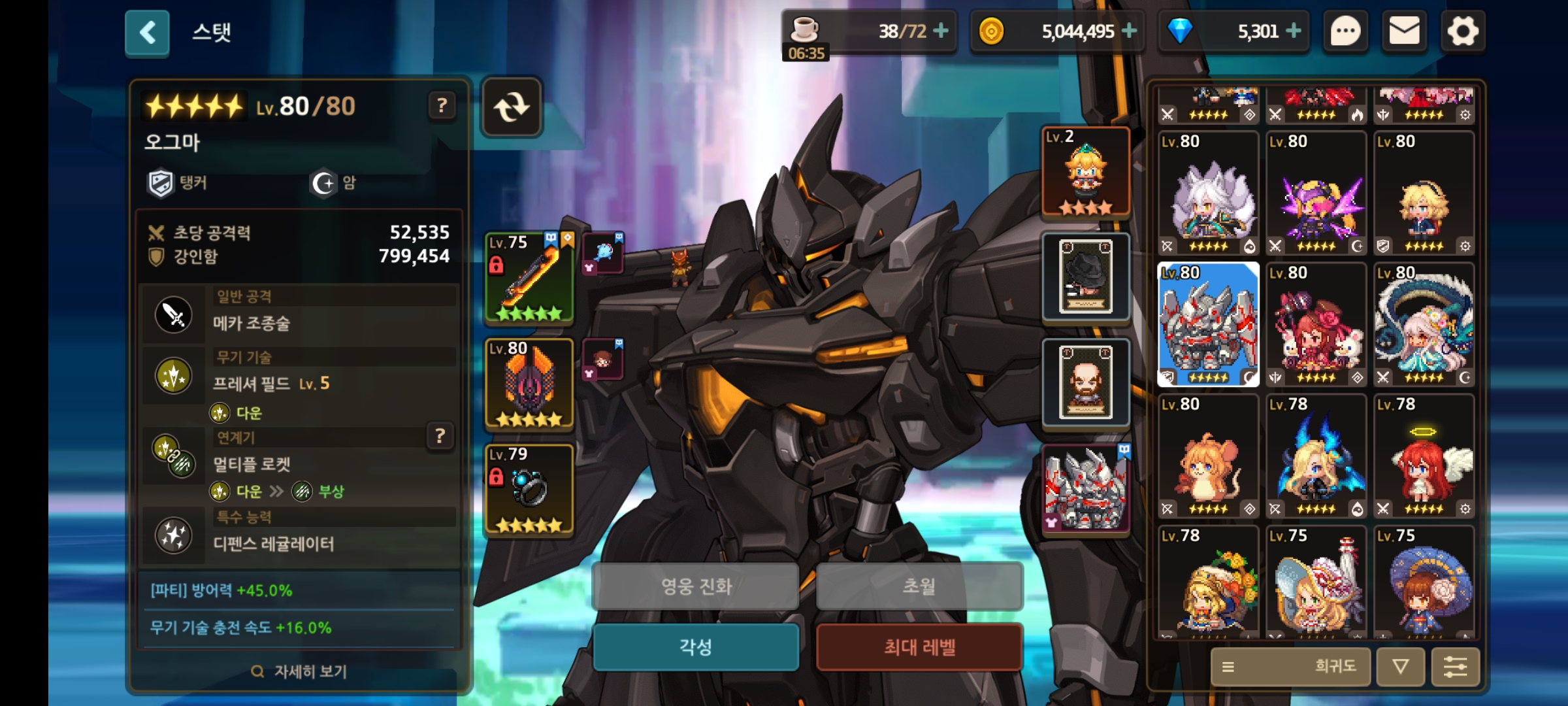Open 자세히 보기 detailed view
Image resolution: width=1568 pixels, height=706 pixels.
click(x=299, y=671)
